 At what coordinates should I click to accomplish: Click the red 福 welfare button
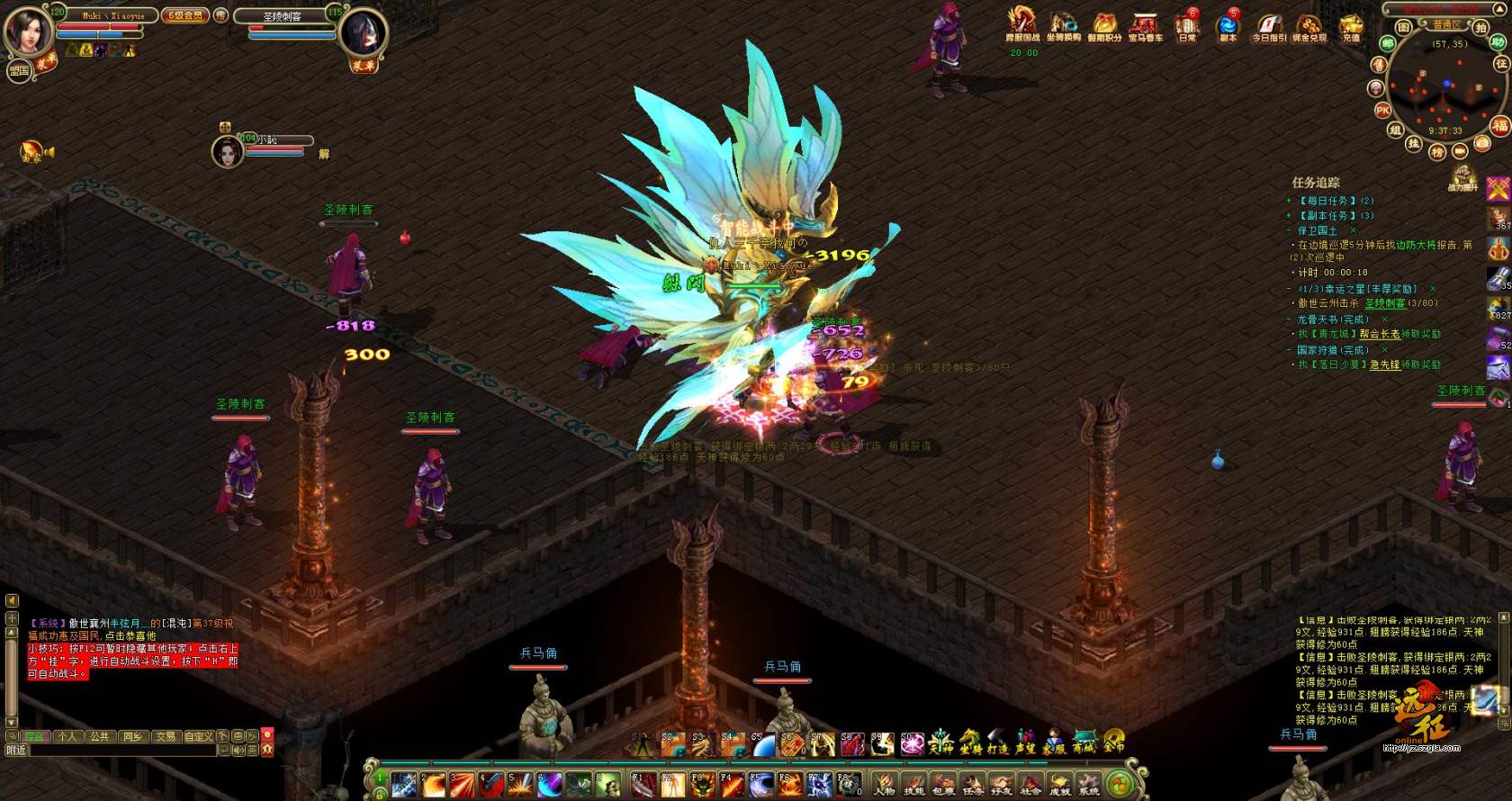tap(1499, 125)
